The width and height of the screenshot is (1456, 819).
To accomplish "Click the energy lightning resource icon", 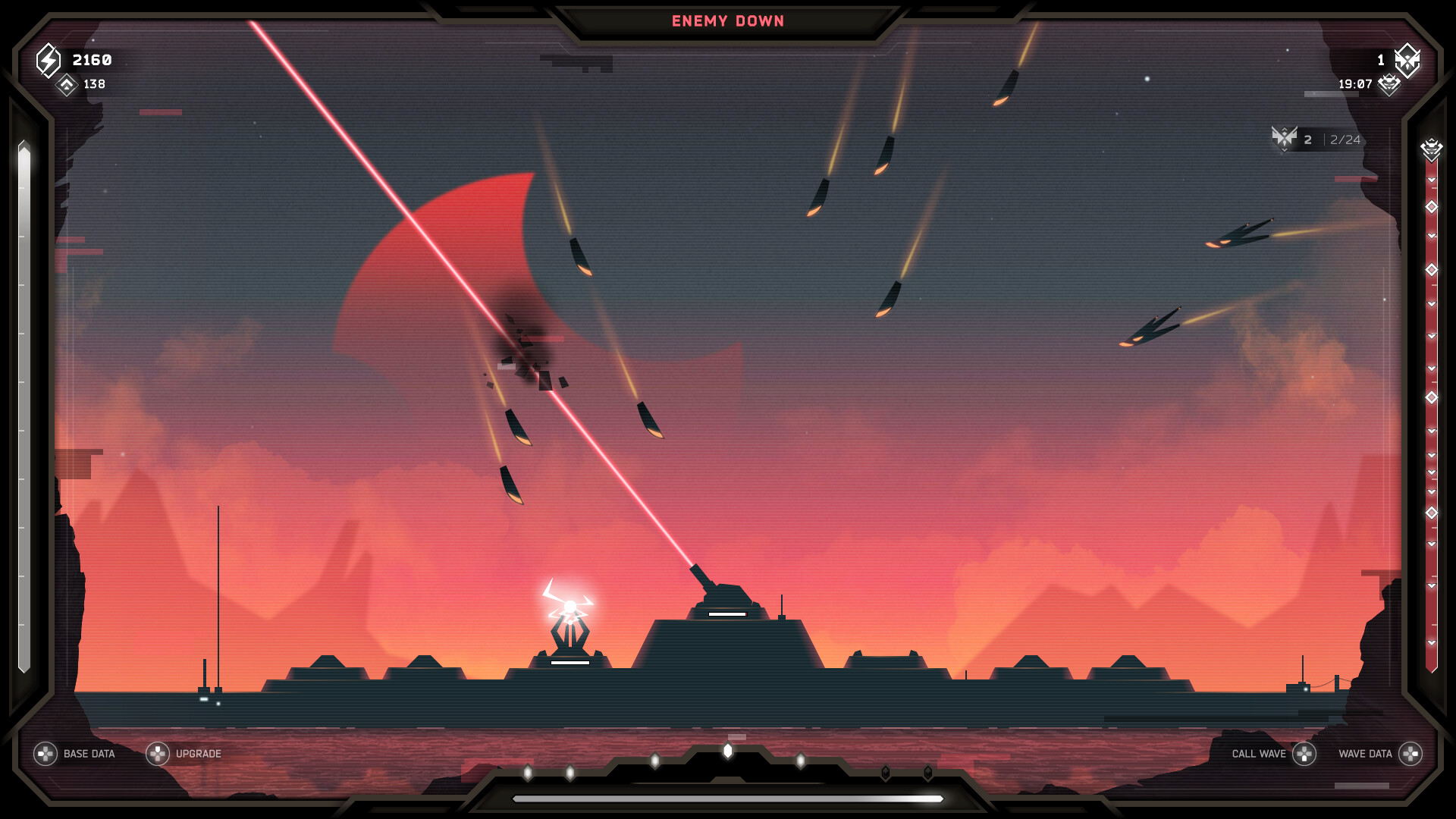I will 48,61.
